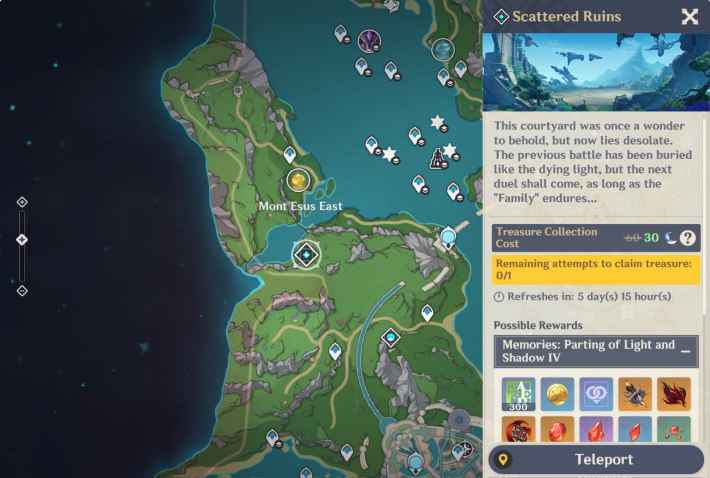Click the map zoom-out button

pos(22,291)
